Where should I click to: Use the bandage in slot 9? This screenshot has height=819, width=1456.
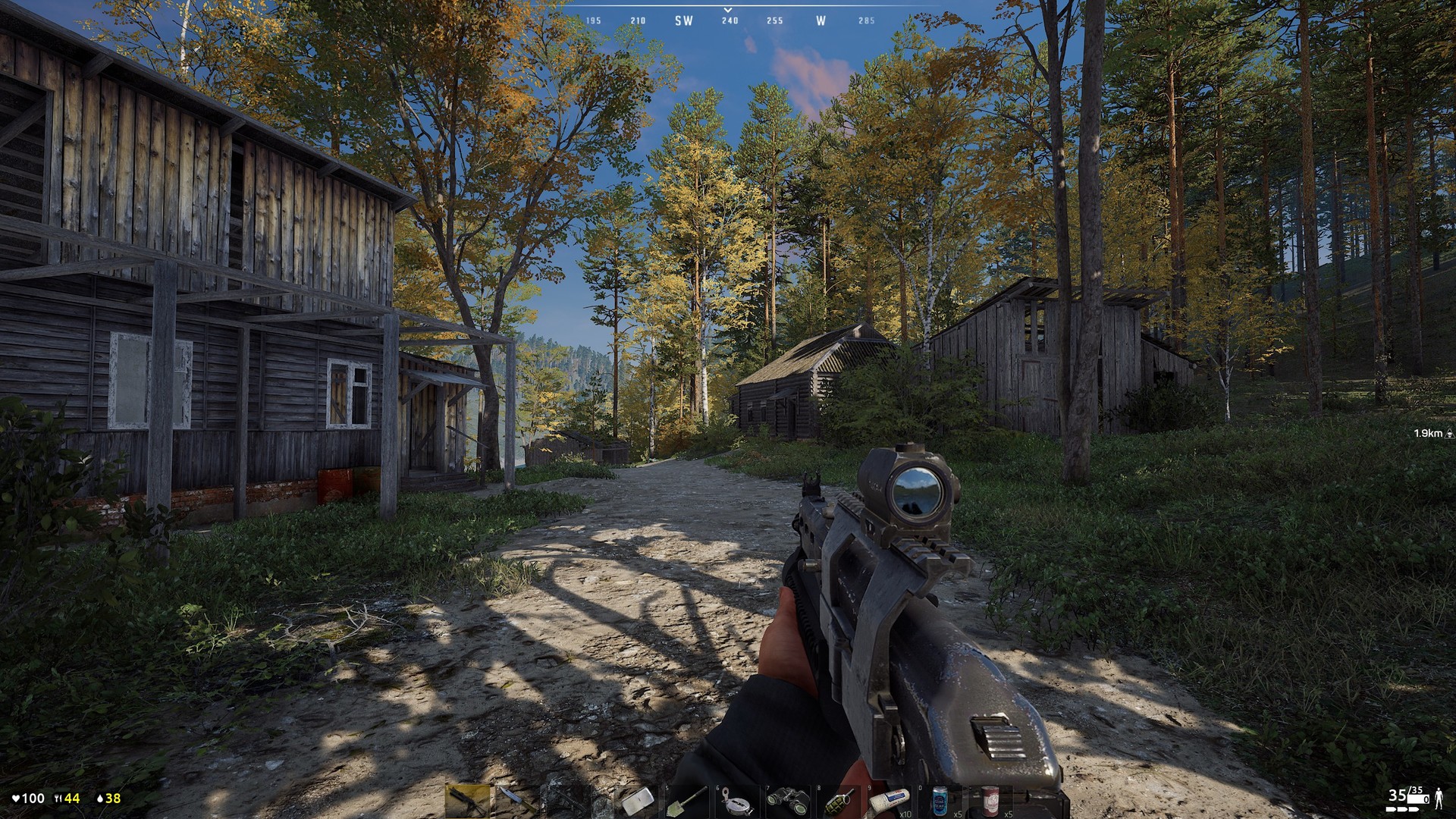pos(890,802)
